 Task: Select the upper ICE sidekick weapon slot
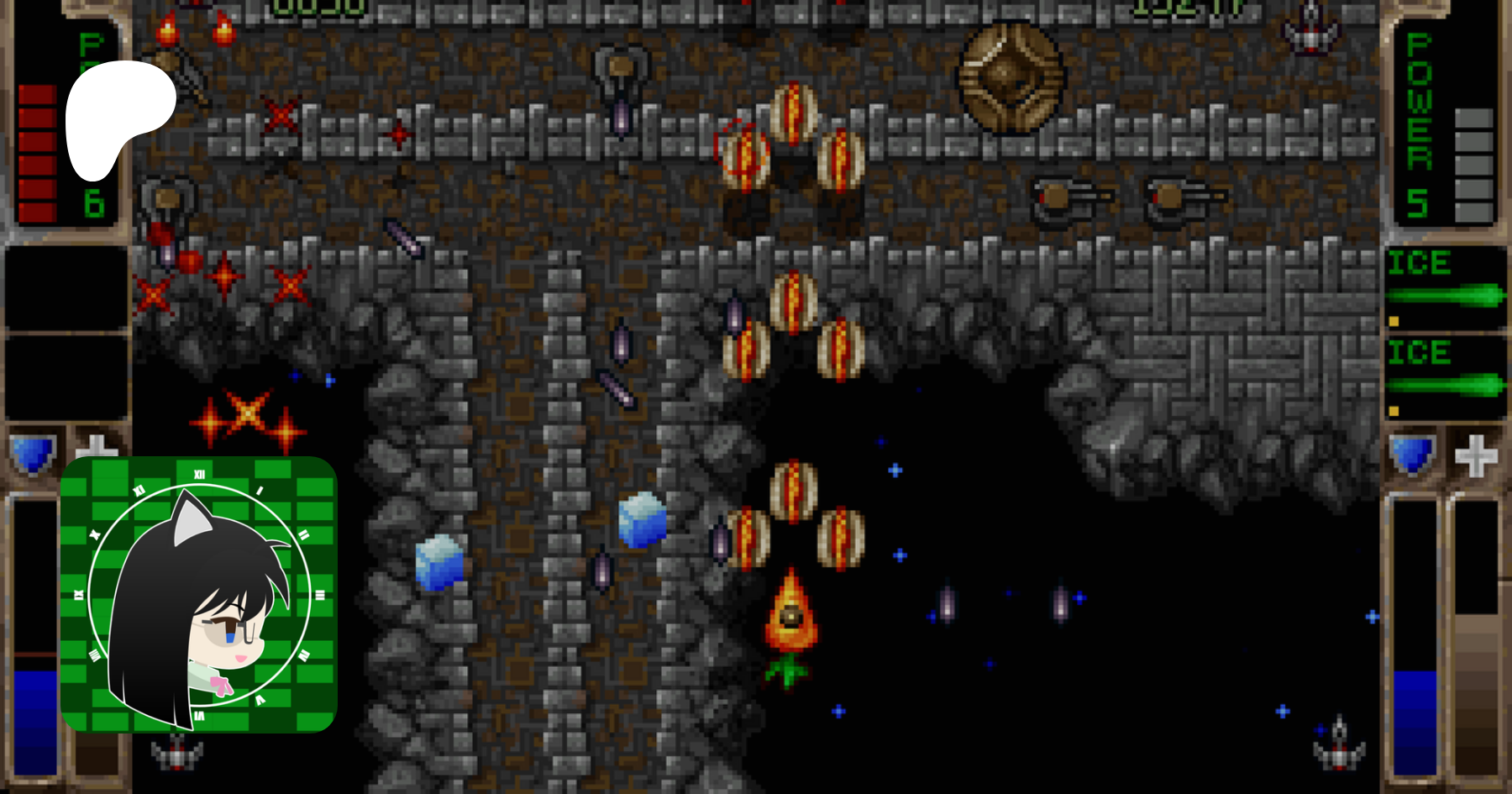[x=1445, y=286]
